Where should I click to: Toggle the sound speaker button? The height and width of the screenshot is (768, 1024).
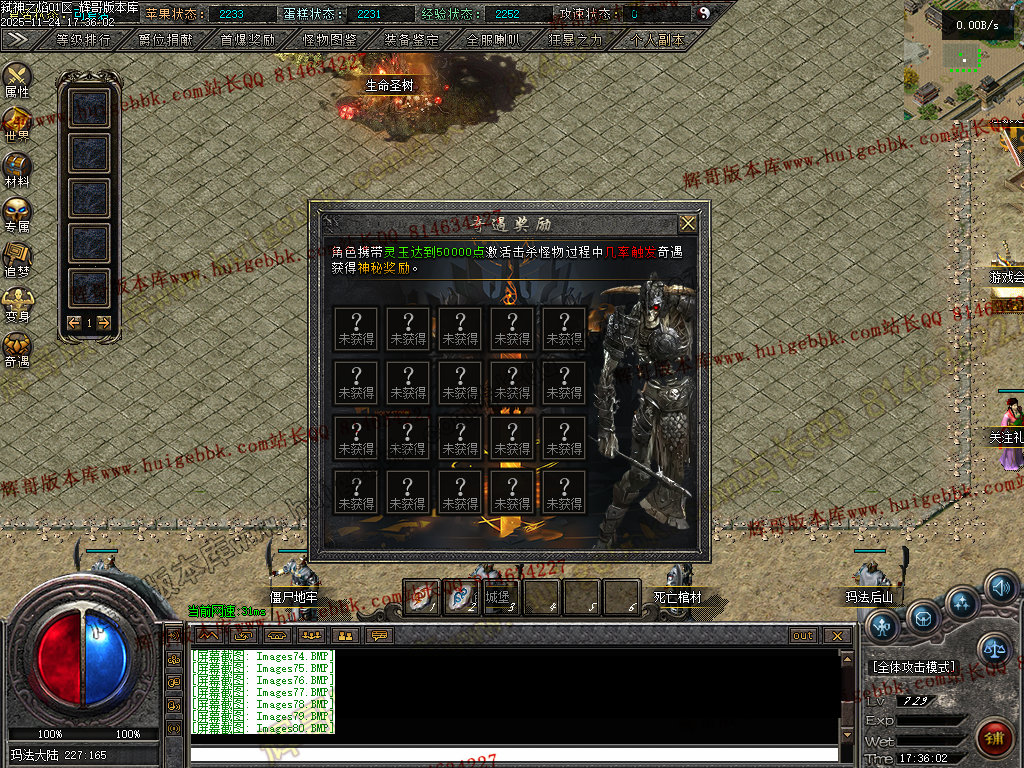click(1000, 587)
